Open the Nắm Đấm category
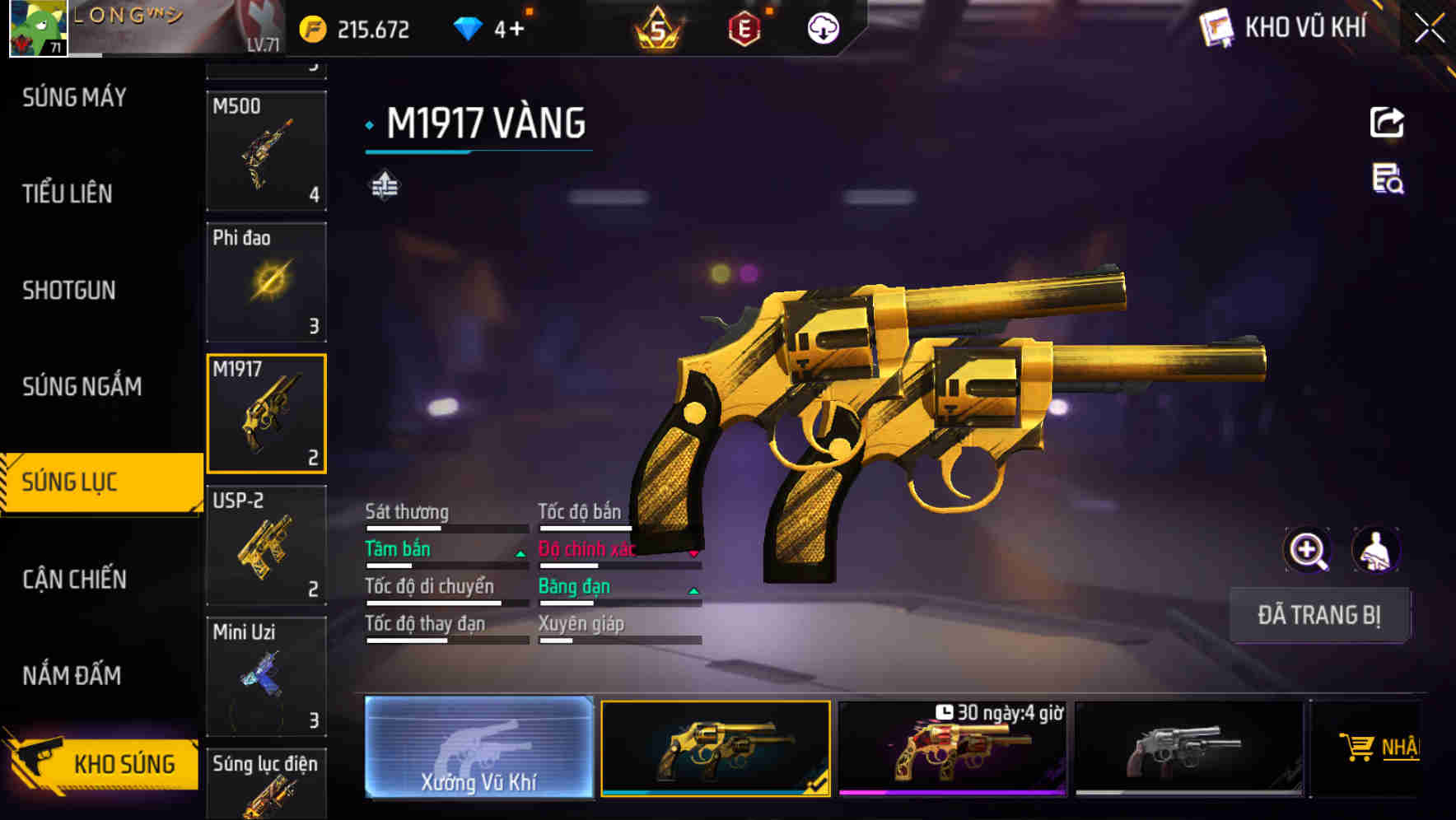 coord(72,675)
